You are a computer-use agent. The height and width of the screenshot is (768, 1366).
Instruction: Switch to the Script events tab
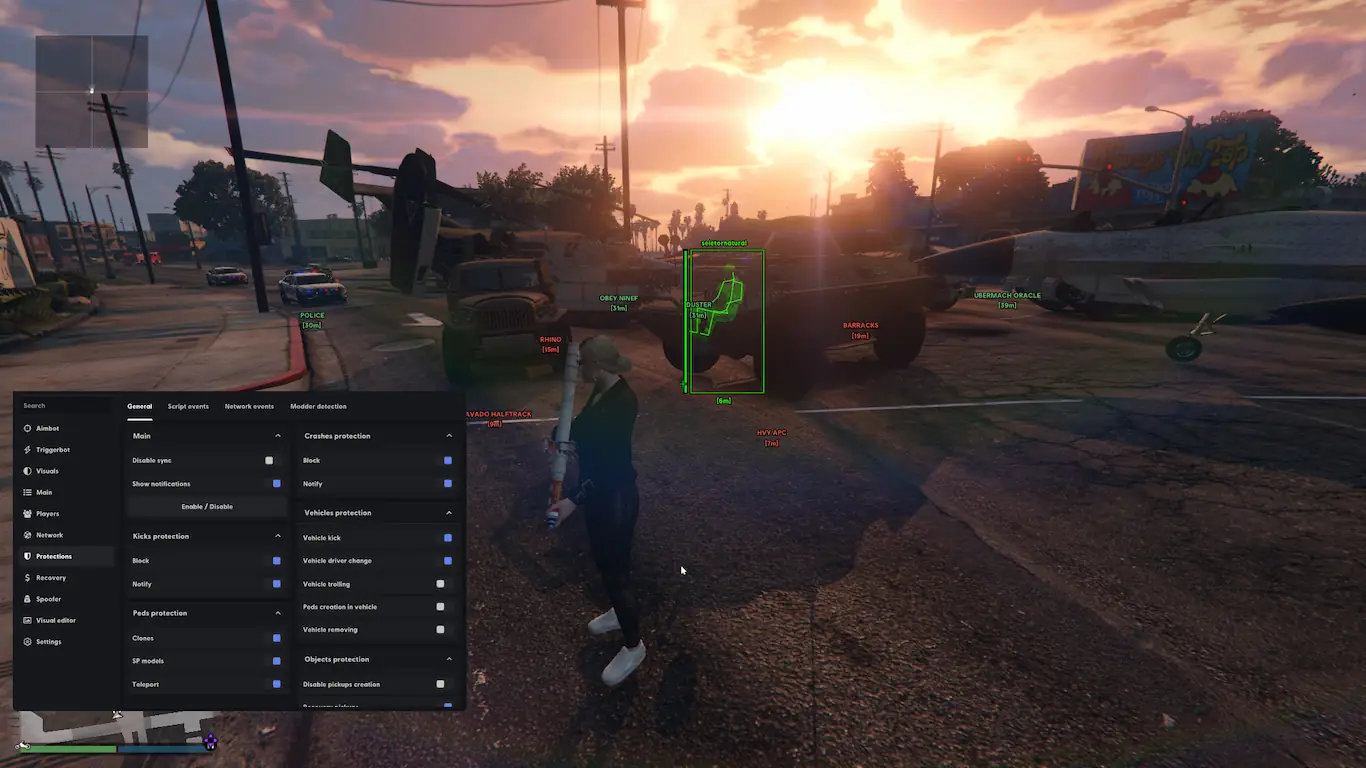188,407
